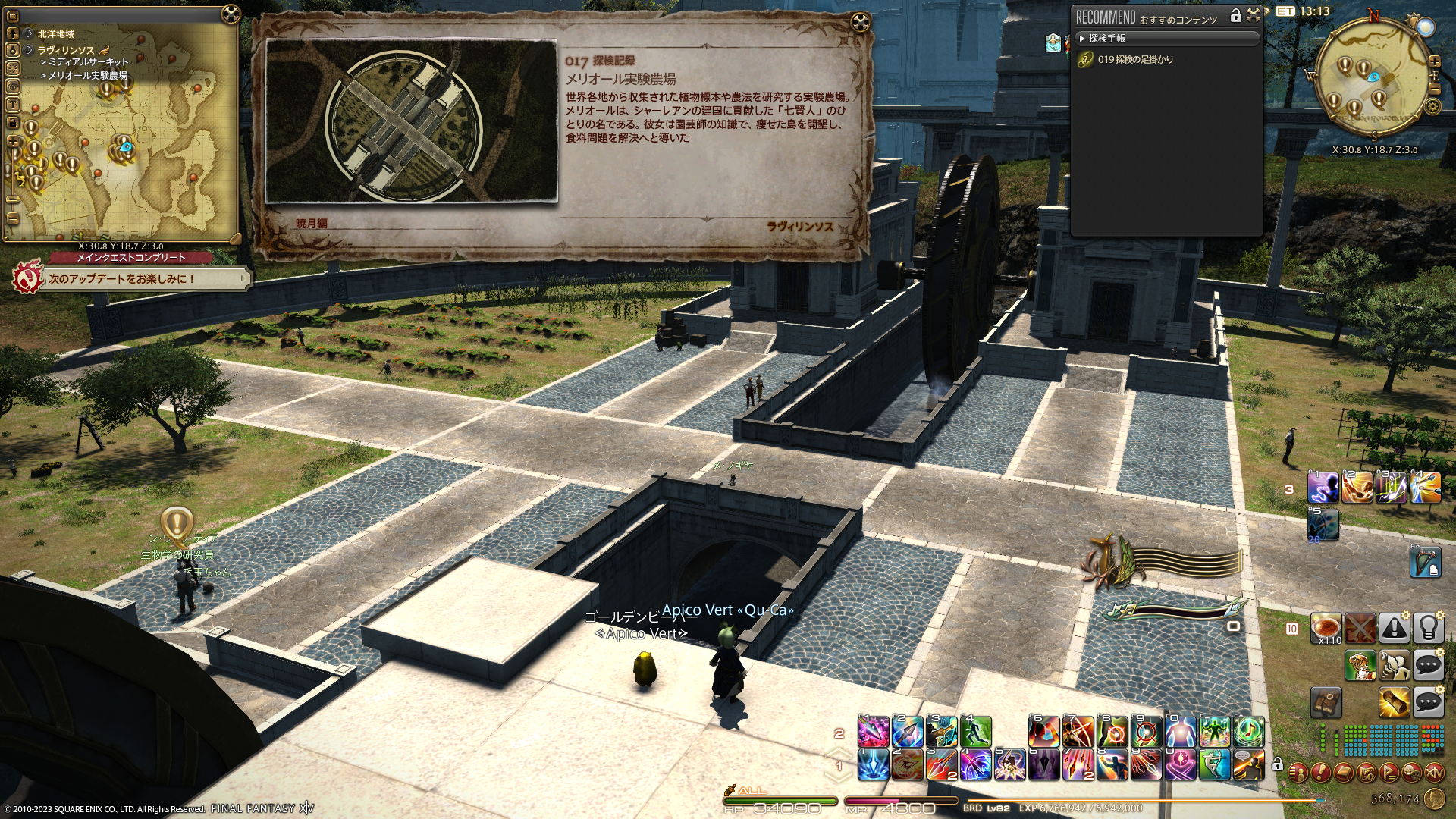Activate the green sprint runner ability
The height and width of the screenshot is (819, 1456).
(x=975, y=732)
